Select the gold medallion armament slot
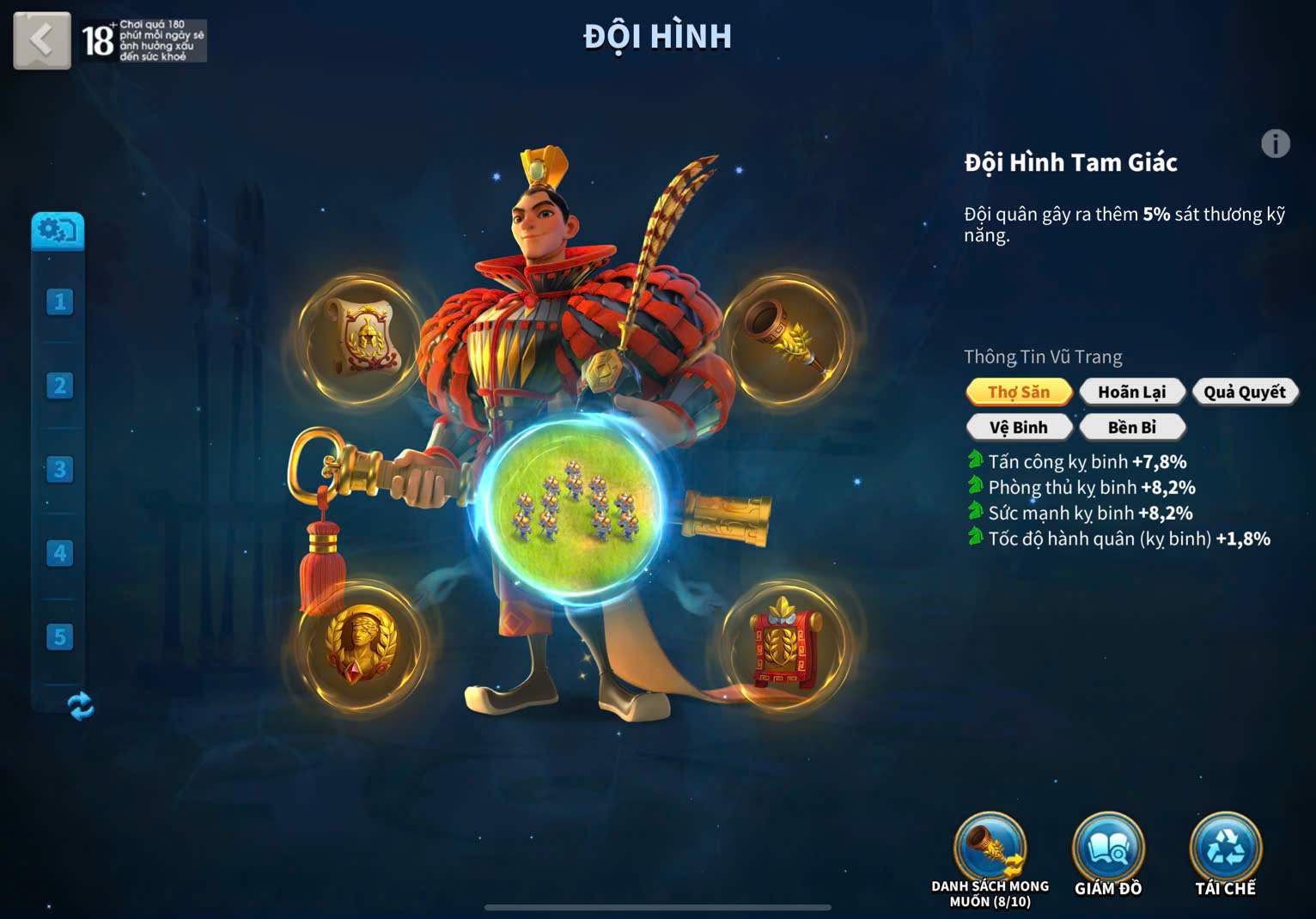Screen dimensions: 1316x919 tap(361, 646)
